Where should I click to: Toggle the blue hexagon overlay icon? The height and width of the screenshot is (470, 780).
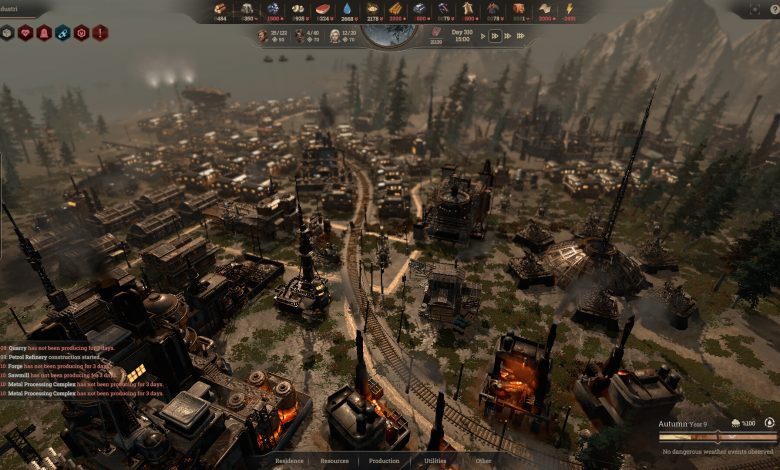coord(63,33)
